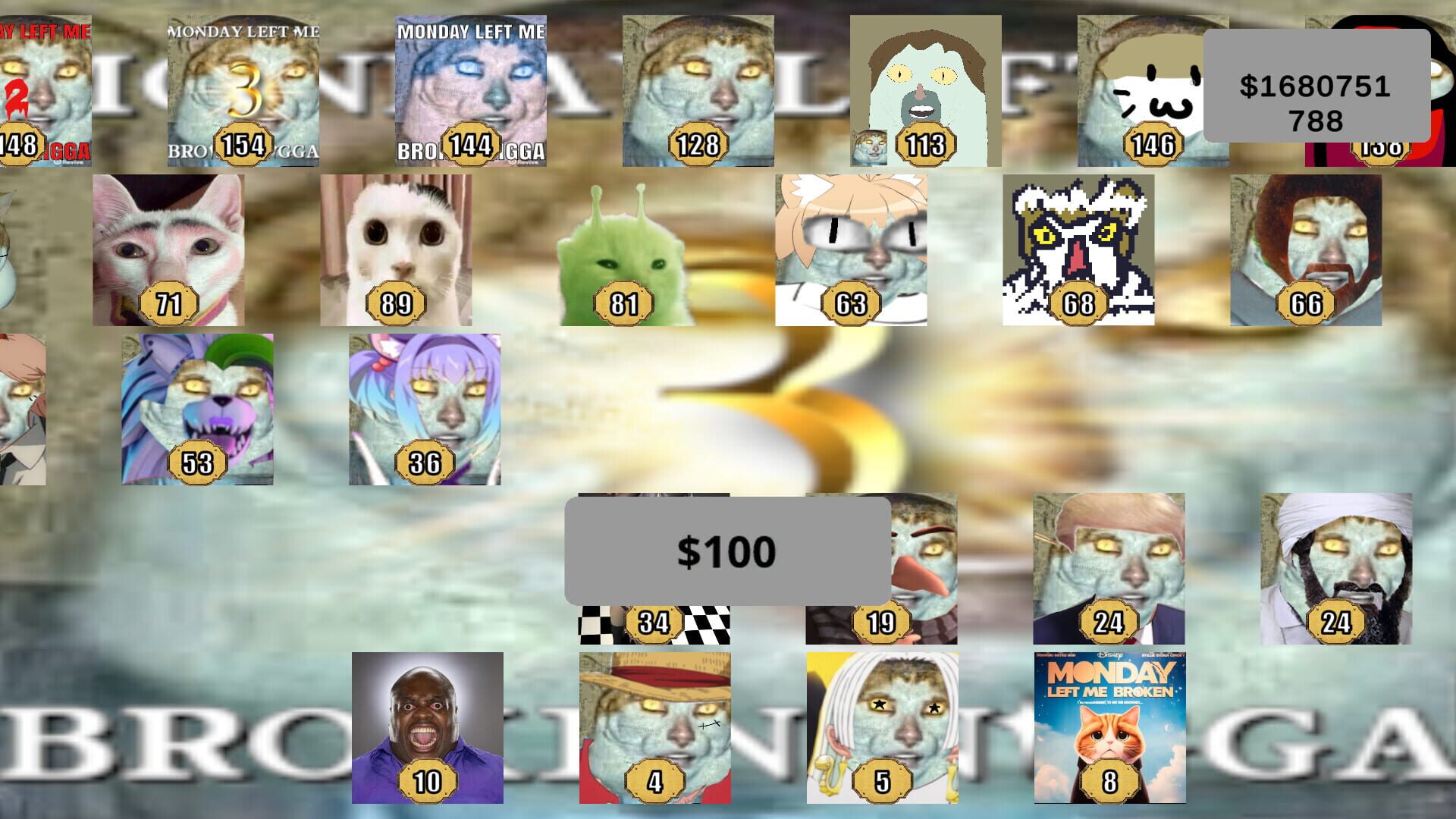Click the blue-faced portrait cat avatar 113
The height and width of the screenshot is (819, 1456).
pos(924,91)
